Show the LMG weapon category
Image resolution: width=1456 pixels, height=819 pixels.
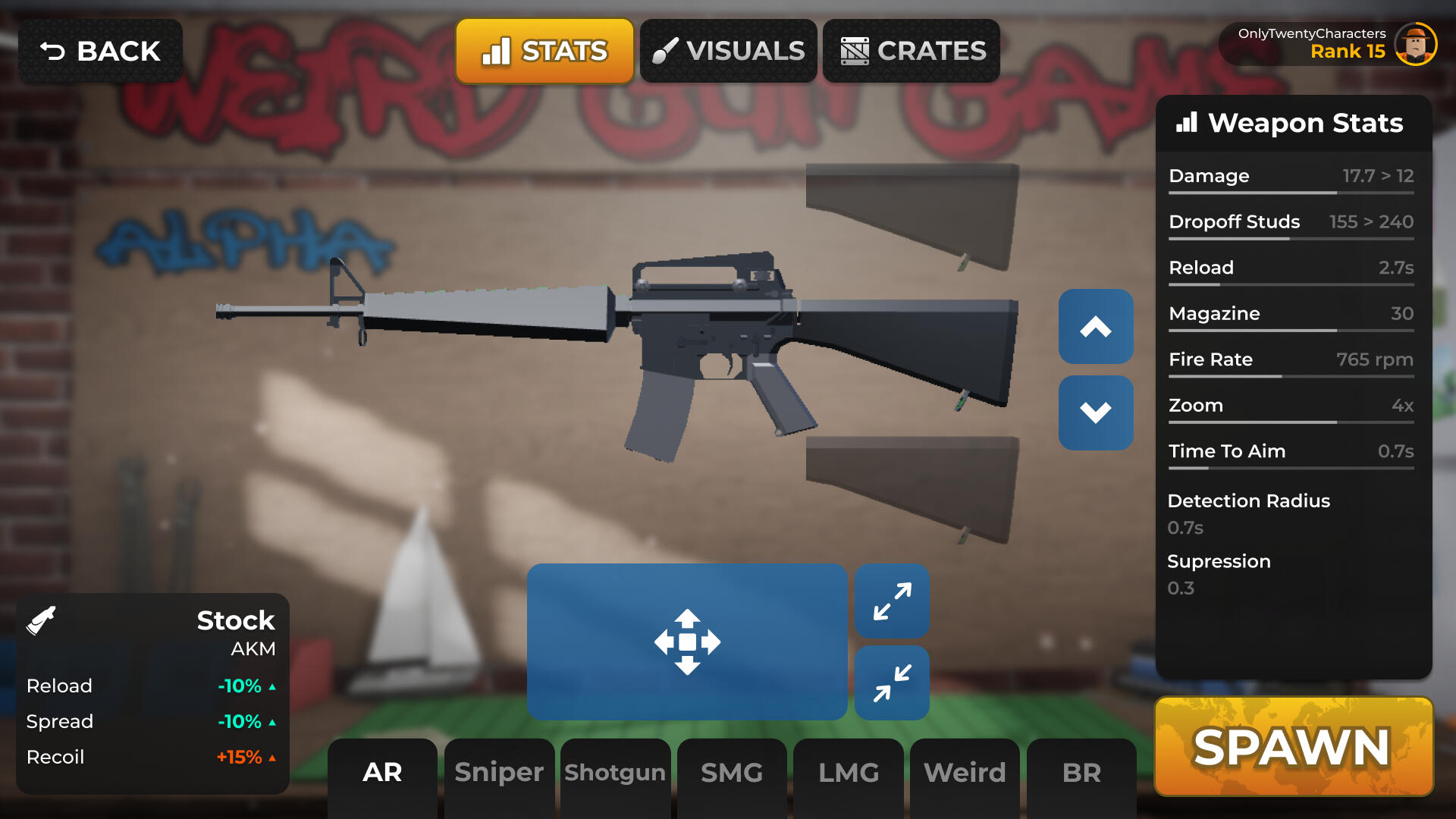pyautogui.click(x=849, y=772)
